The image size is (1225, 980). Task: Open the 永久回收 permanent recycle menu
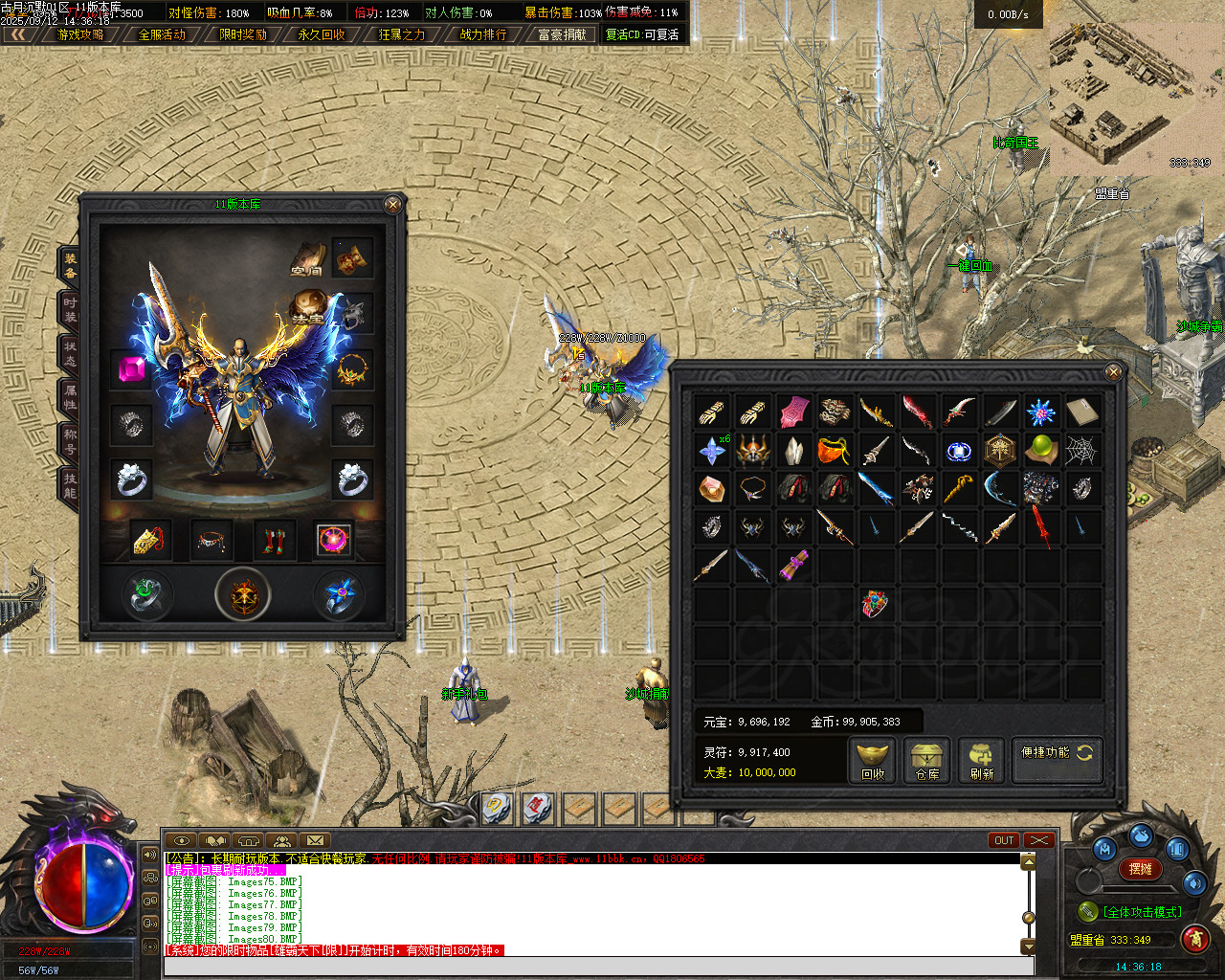322,34
